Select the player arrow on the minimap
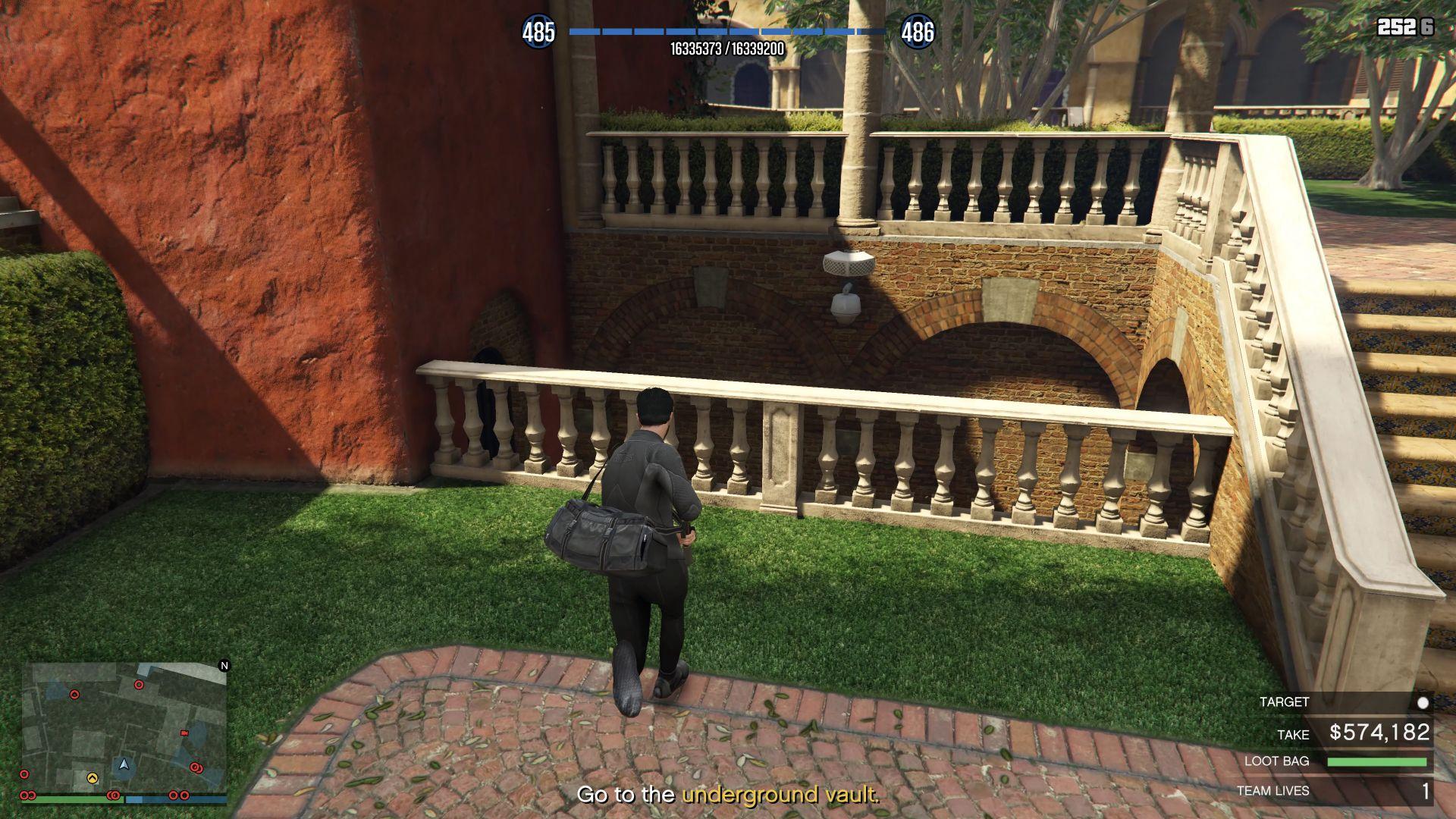The height and width of the screenshot is (819, 1456). pos(124,764)
